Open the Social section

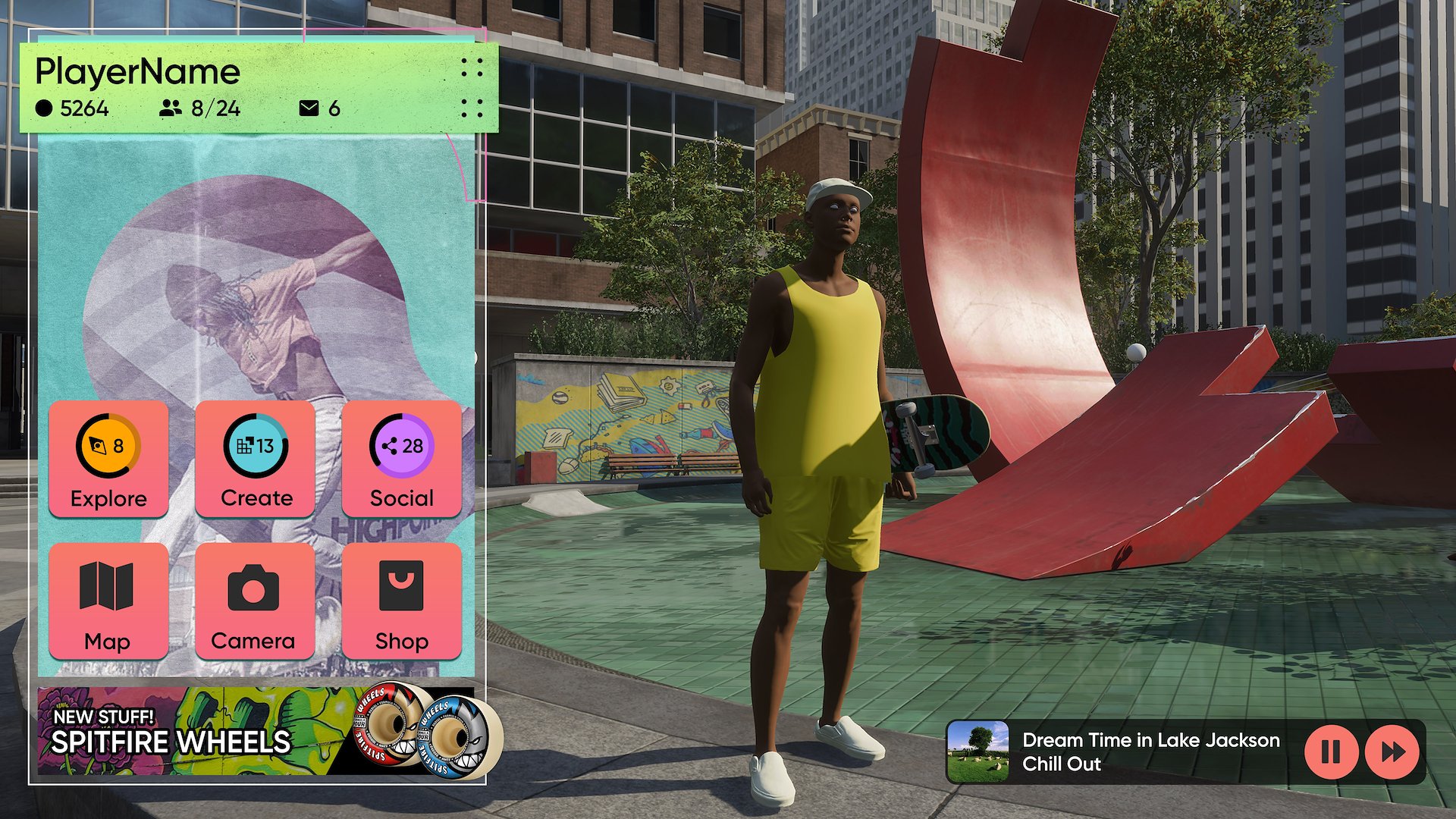click(402, 460)
